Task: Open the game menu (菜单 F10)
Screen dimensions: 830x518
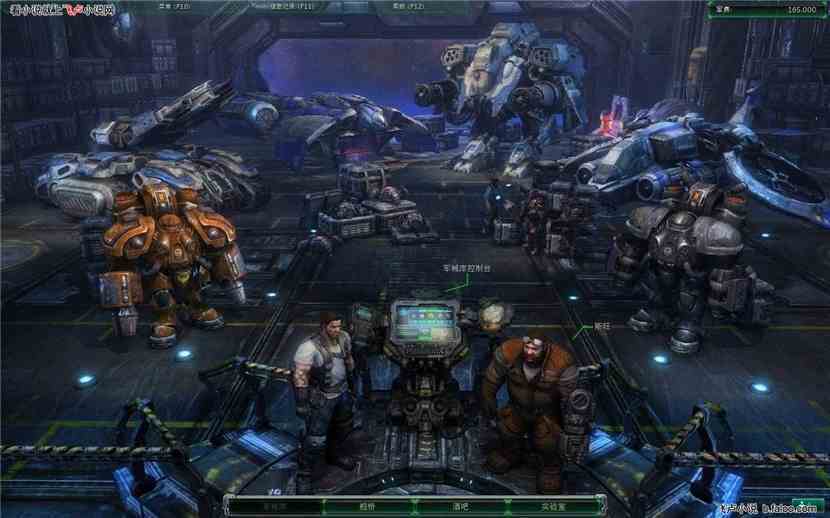Action: [x=175, y=6]
